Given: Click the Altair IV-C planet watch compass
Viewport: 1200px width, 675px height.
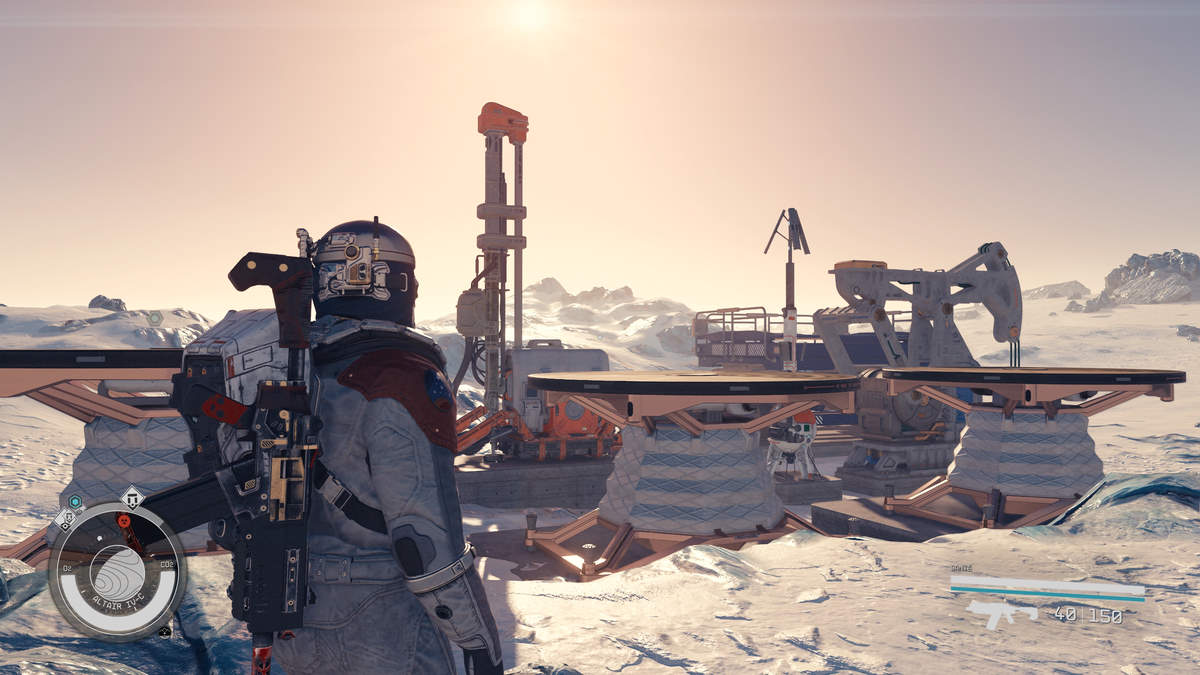Looking at the screenshot, I should coord(117,571).
